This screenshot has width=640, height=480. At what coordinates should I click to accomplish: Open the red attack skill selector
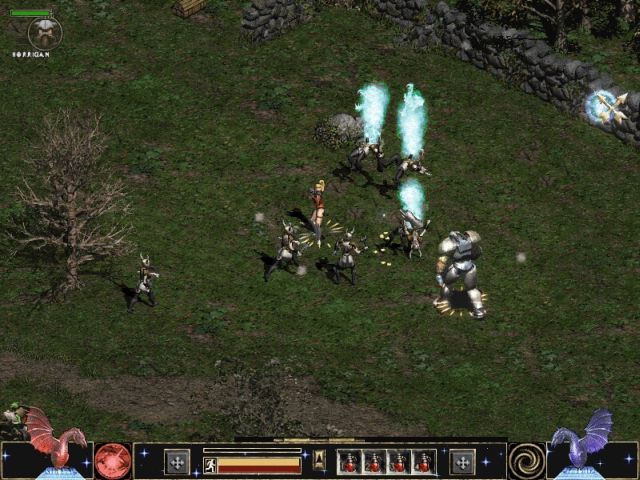tap(113, 460)
